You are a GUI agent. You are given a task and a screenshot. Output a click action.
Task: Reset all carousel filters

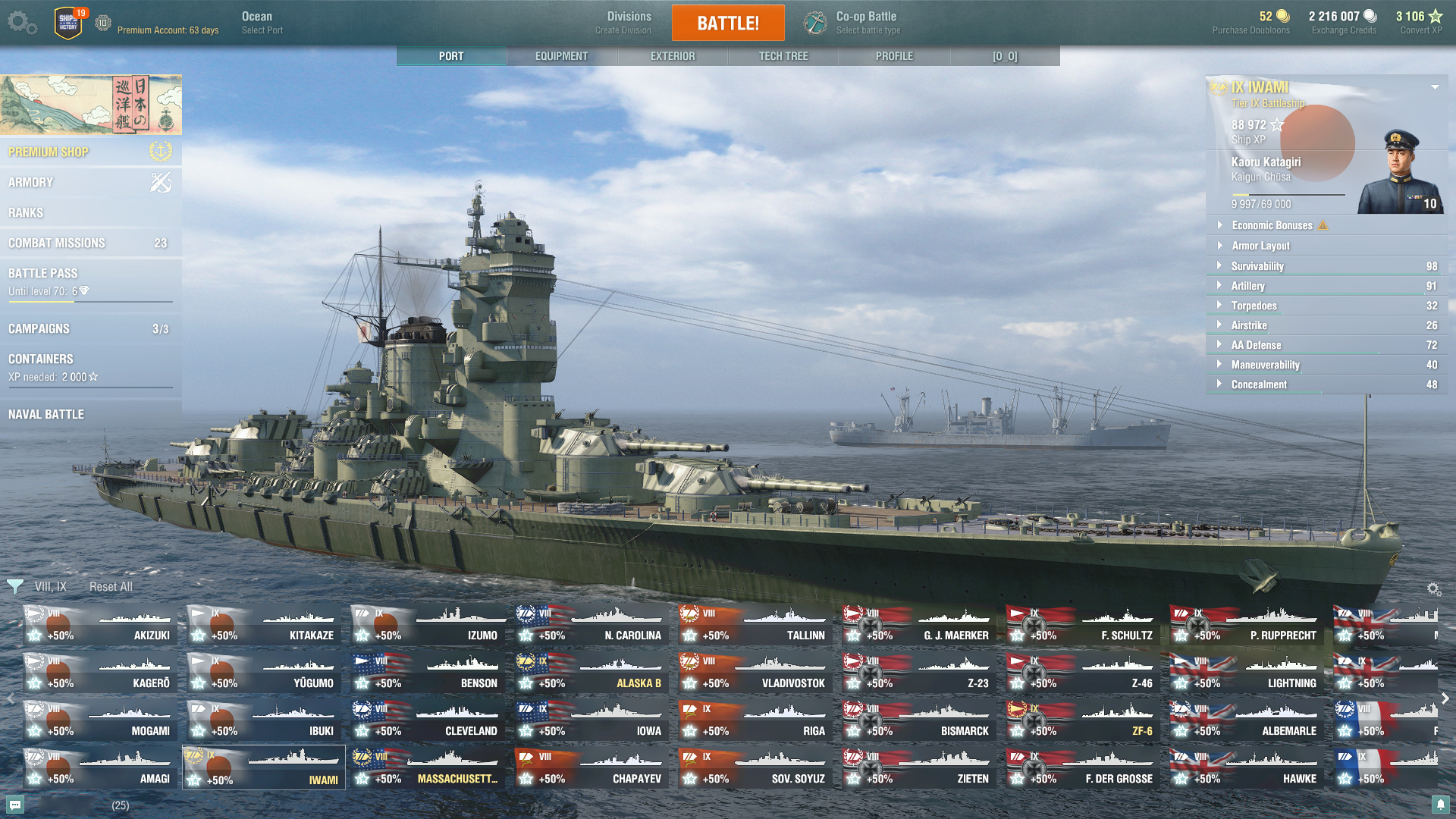coord(111,586)
